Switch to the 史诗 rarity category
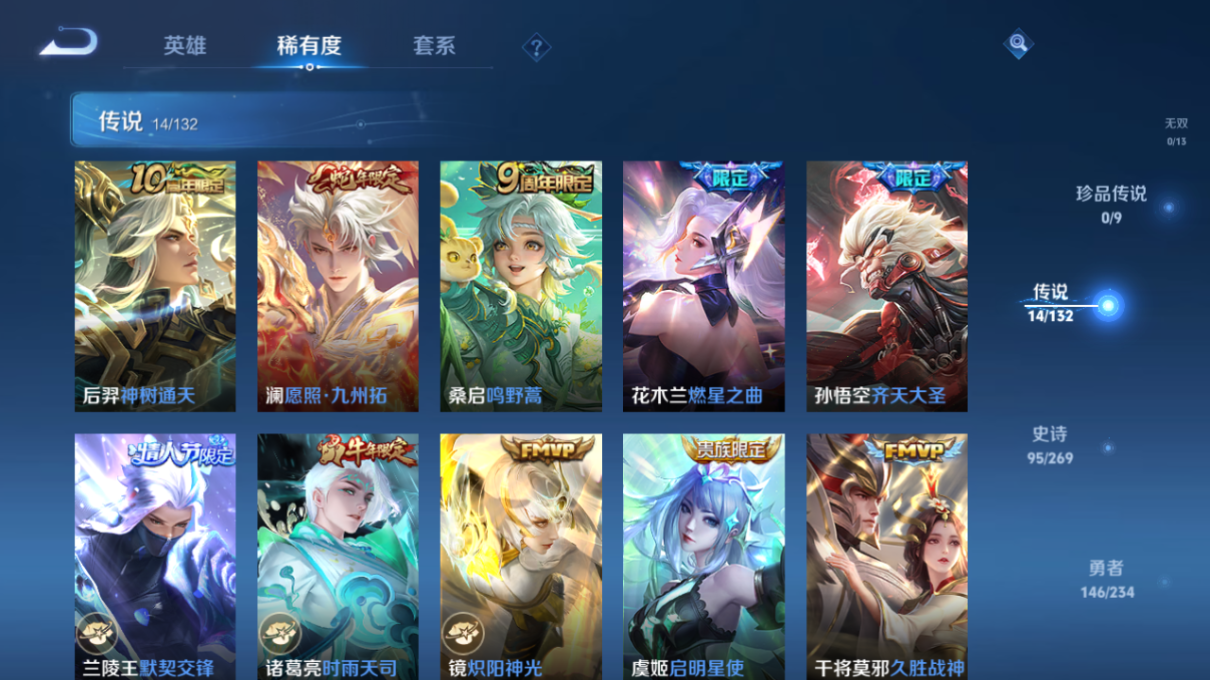The height and width of the screenshot is (680, 1210). (1050, 444)
